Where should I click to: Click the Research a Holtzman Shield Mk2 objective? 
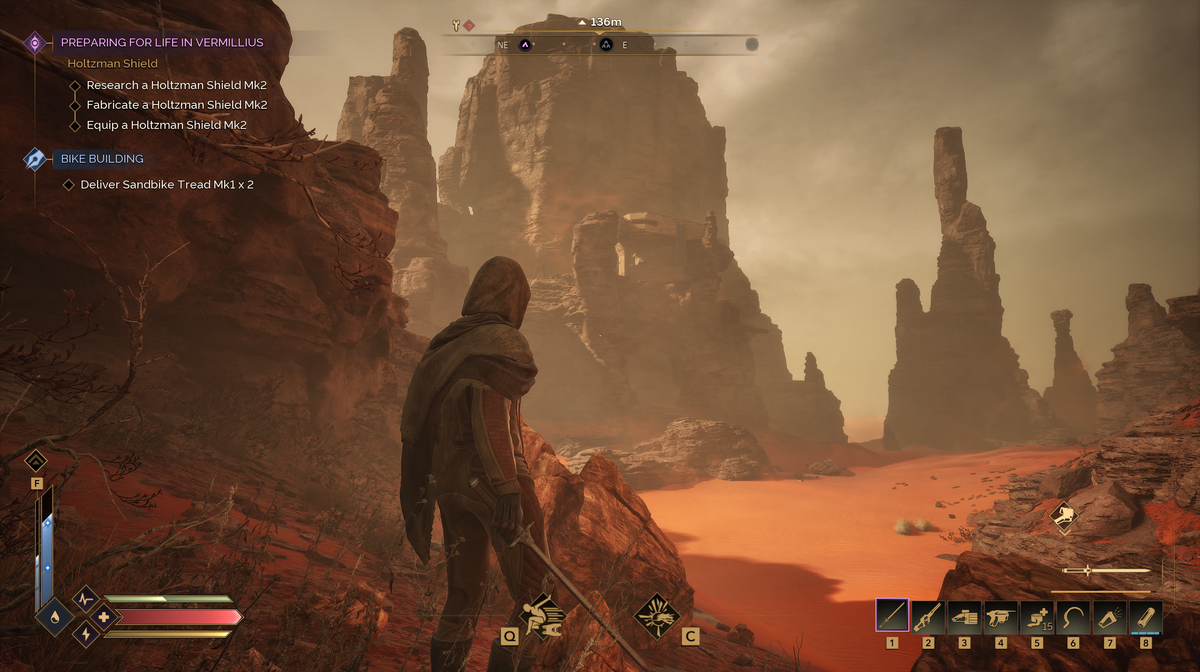coord(176,85)
